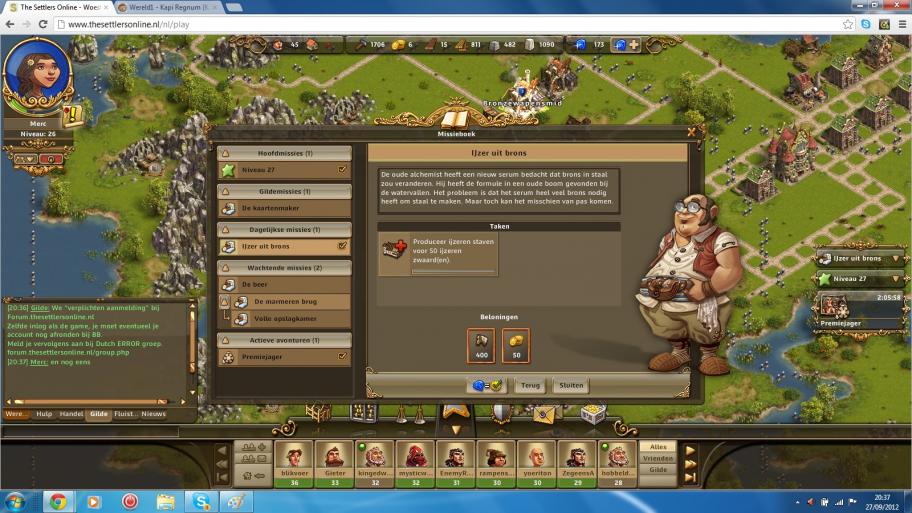Select the Niveau 27 main mission
This screenshot has height=513, width=912.
(x=285, y=170)
